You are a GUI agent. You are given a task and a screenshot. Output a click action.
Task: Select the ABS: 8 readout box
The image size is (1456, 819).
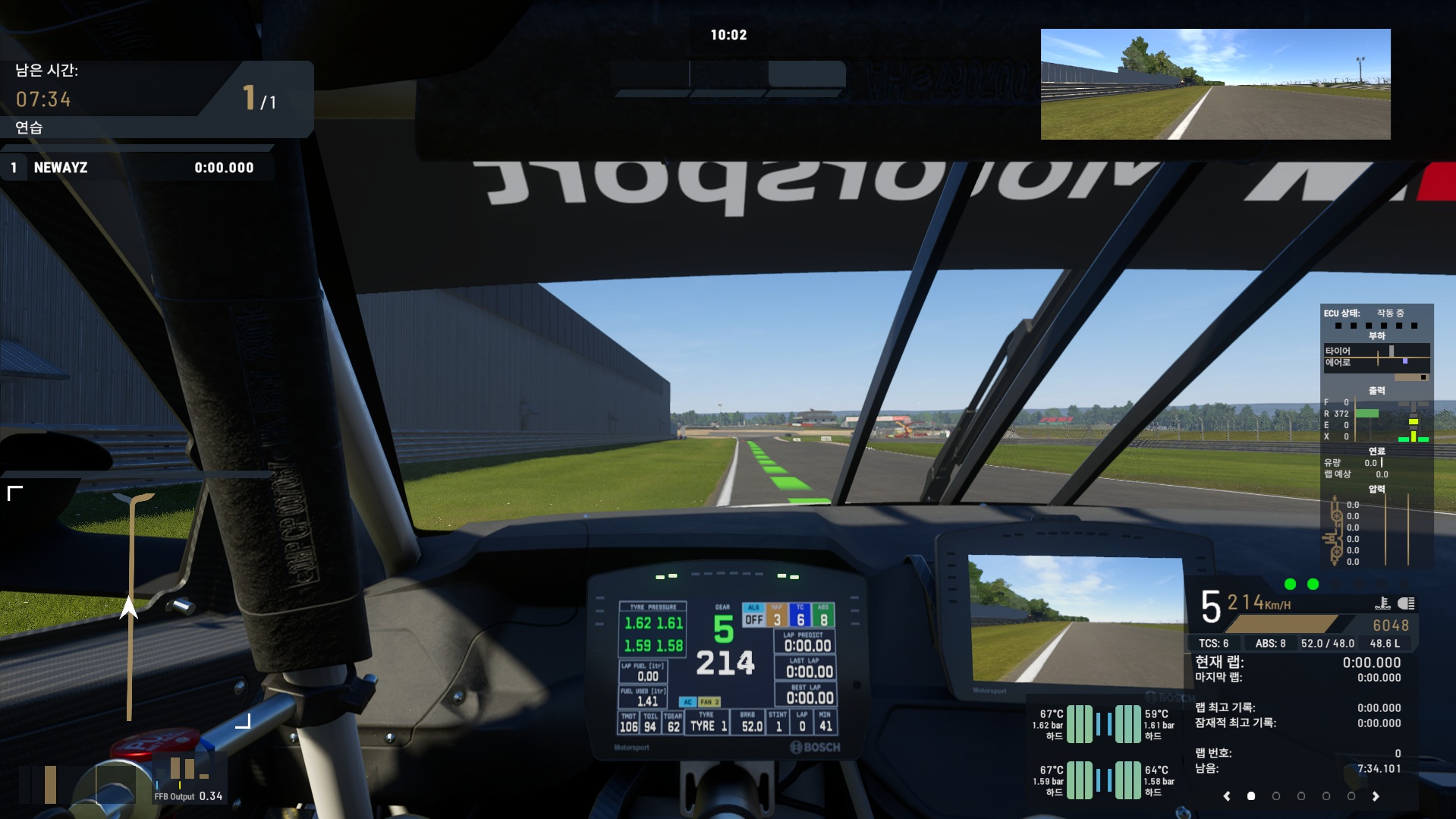click(1270, 644)
